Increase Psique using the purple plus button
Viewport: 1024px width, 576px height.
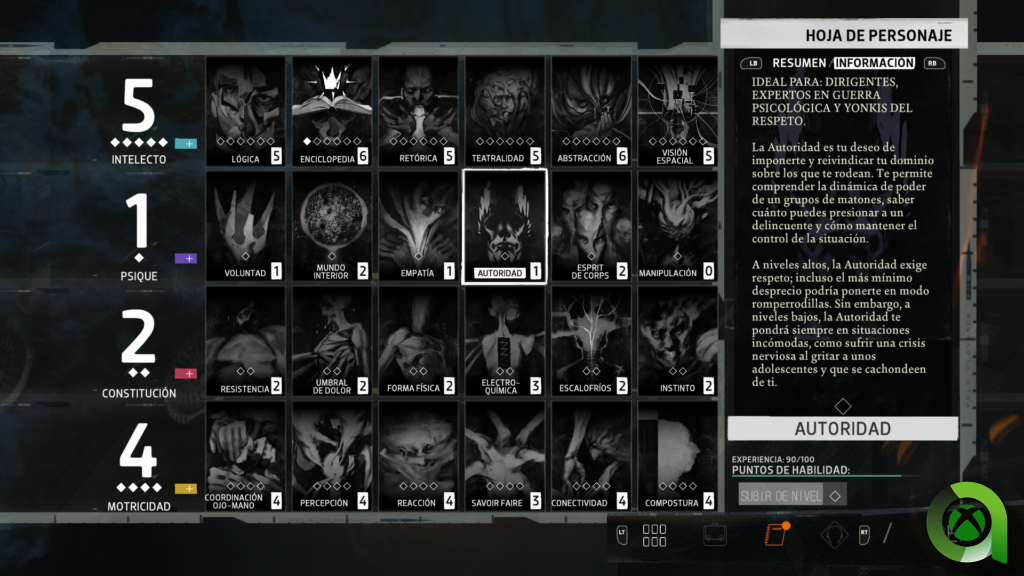click(x=186, y=259)
